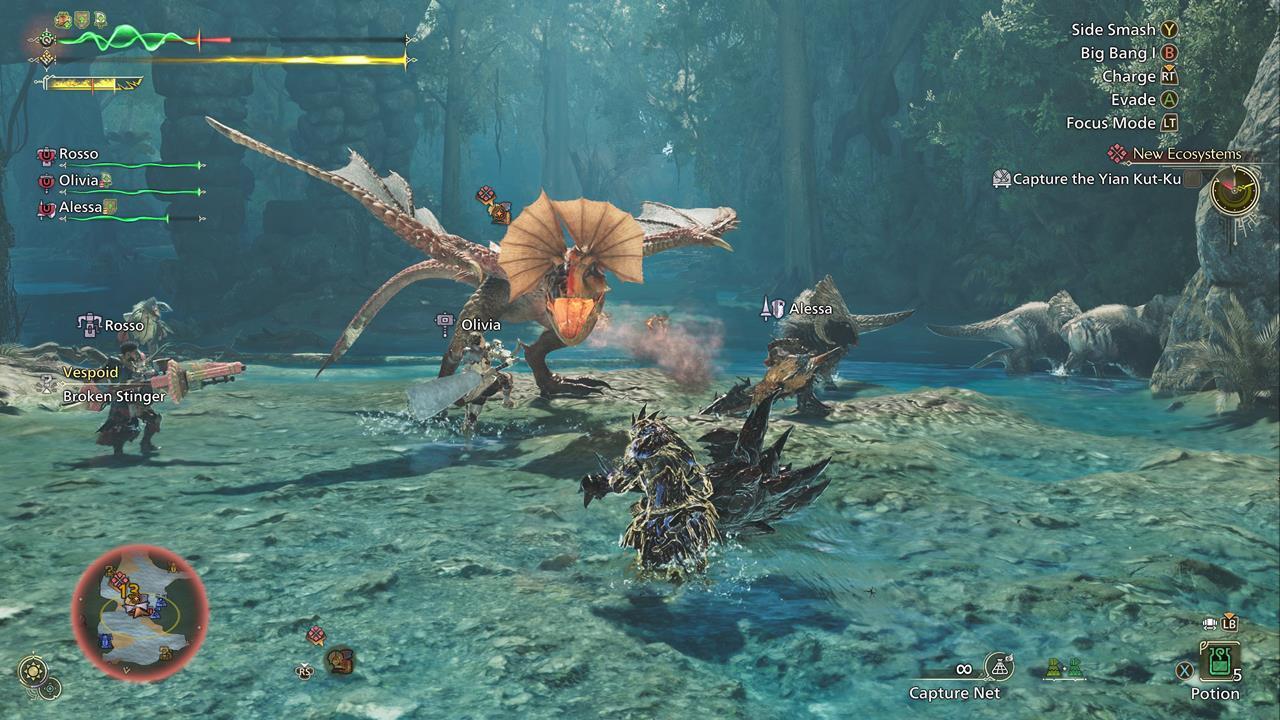1280x720 pixels.
Task: Click the quest timer clock icon
Action: (x=1234, y=189)
